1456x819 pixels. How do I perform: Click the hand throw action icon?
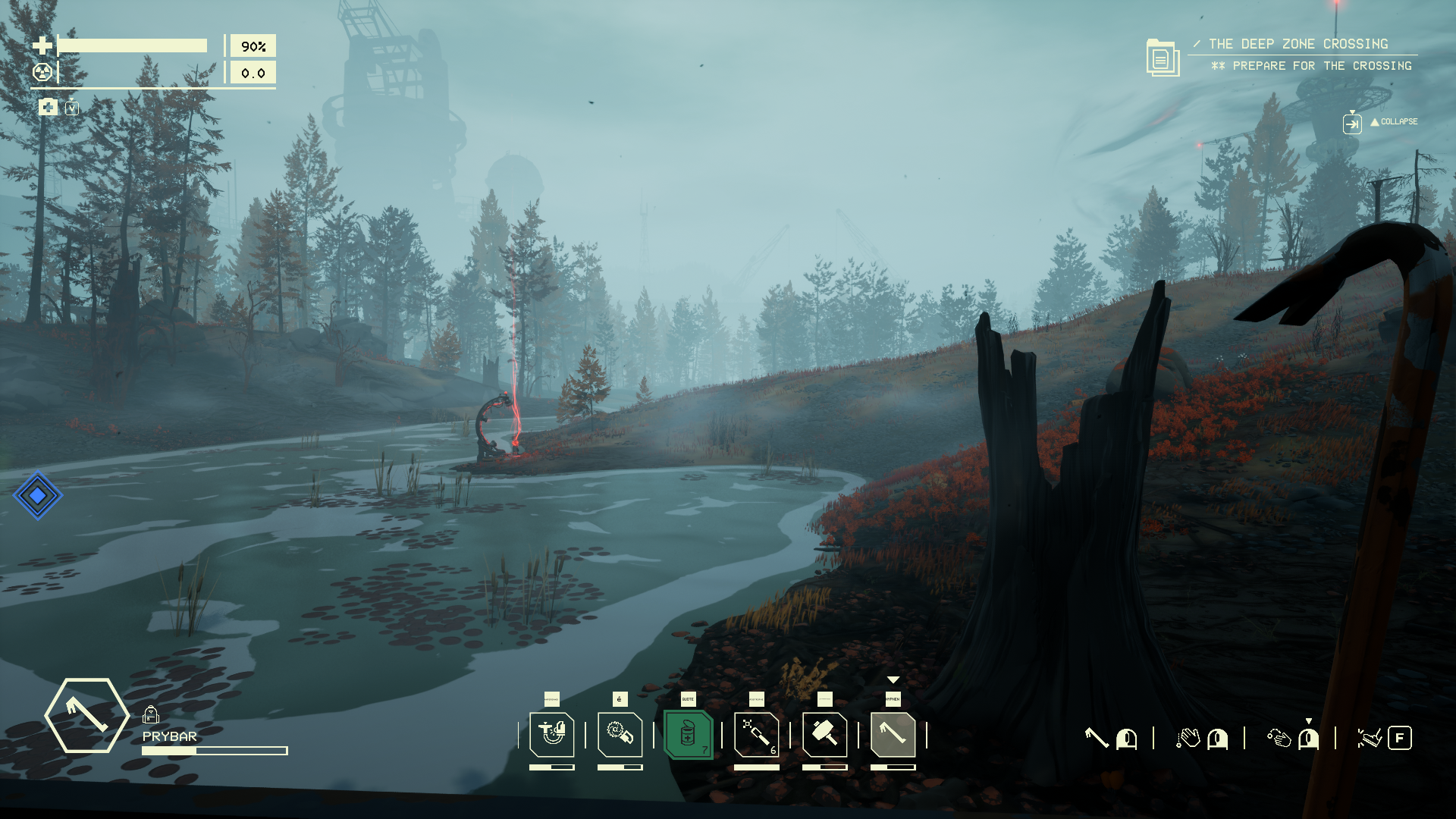1279,738
